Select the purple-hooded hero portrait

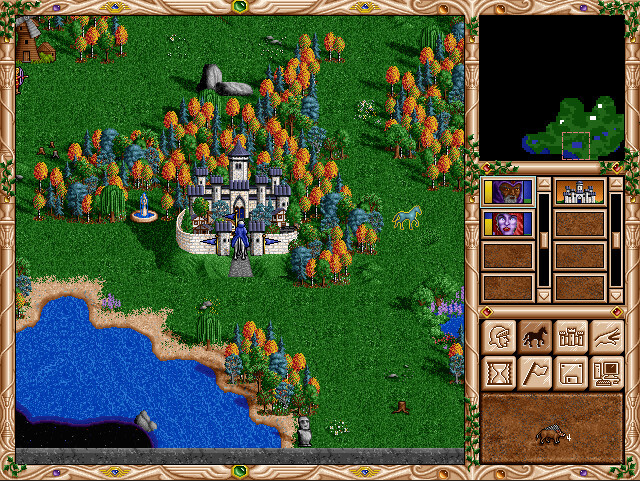coord(507,191)
